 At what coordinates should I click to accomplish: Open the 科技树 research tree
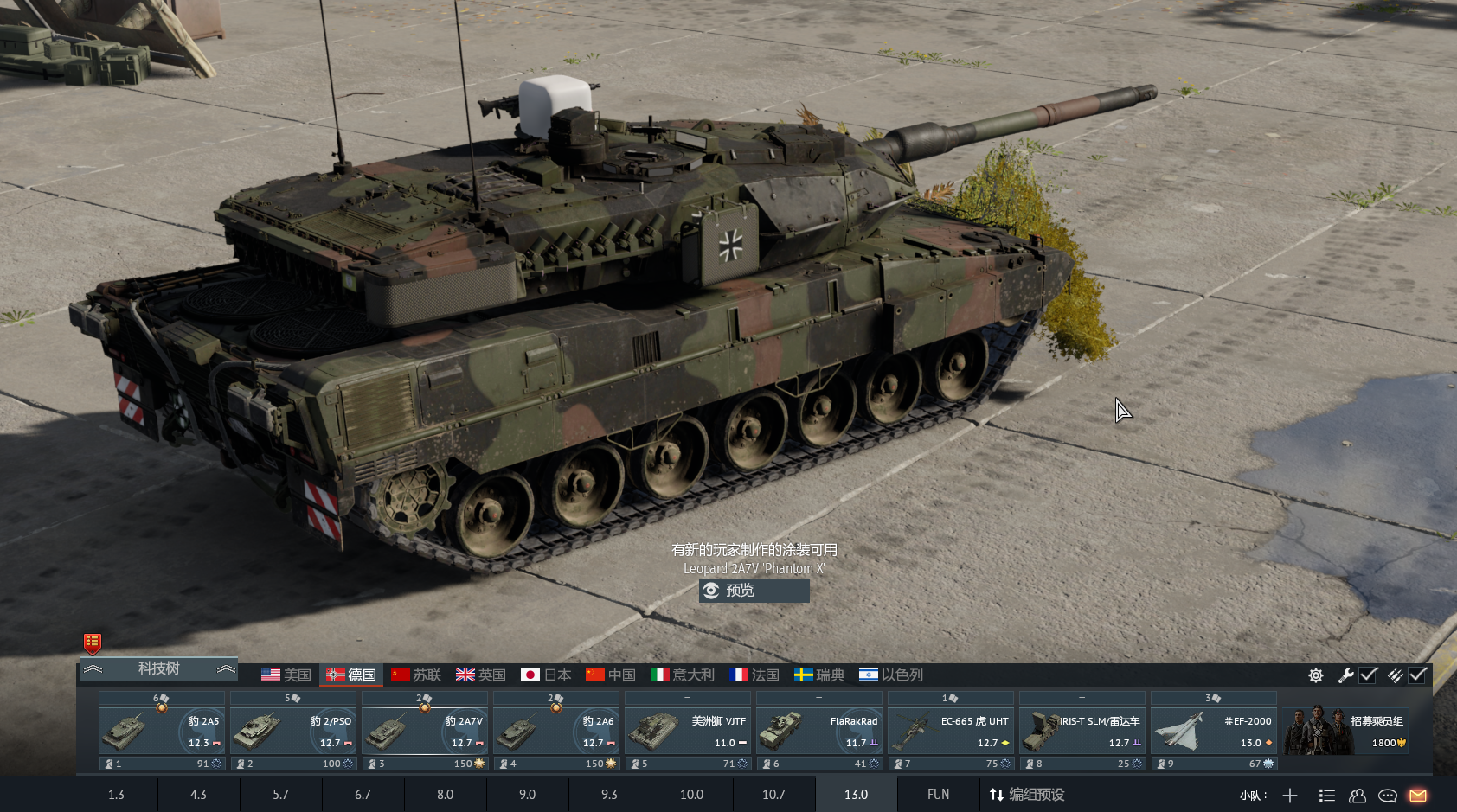(158, 668)
